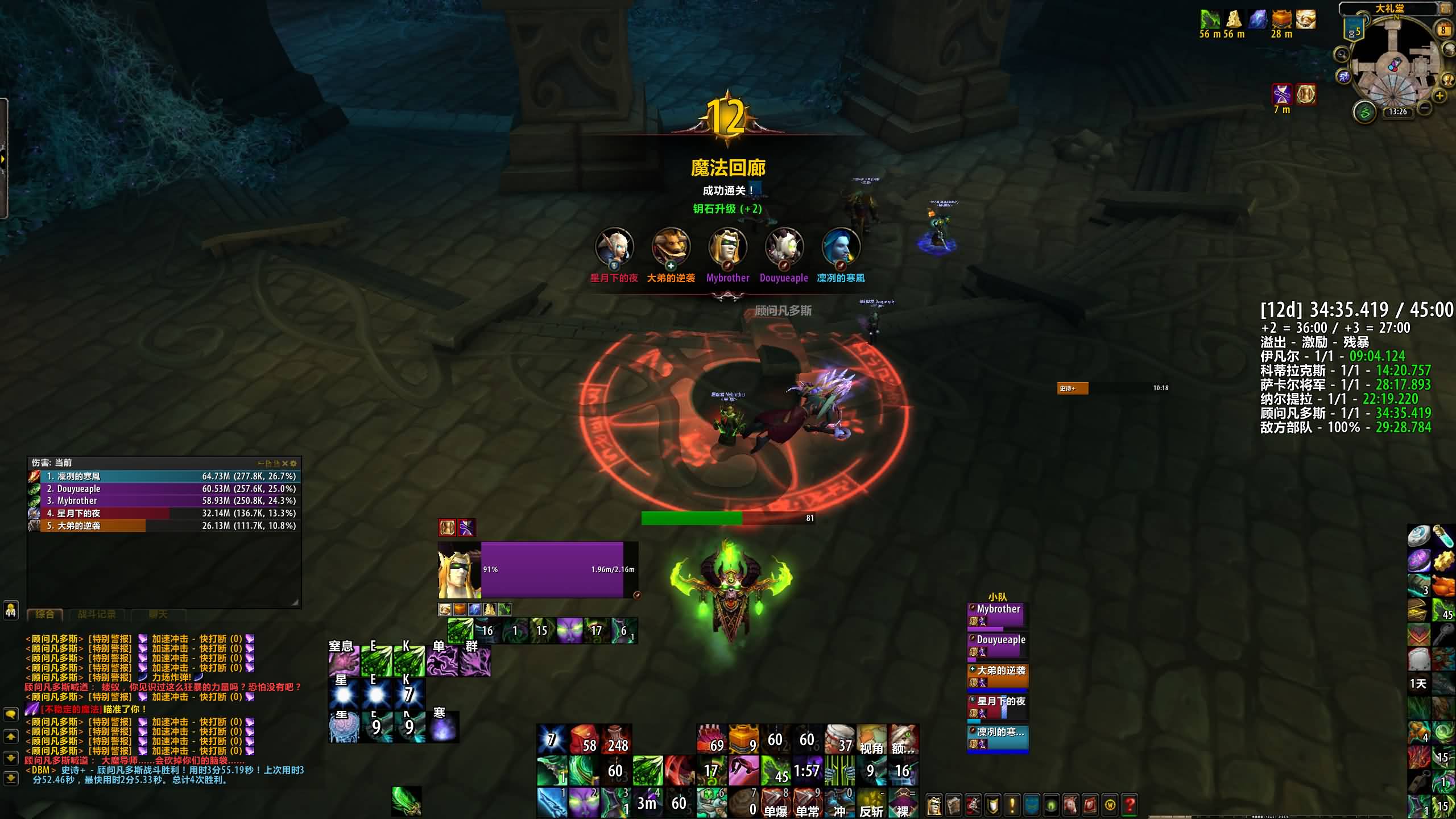
Task: Open the quest log exclamation mark button
Action: [x=1012, y=805]
